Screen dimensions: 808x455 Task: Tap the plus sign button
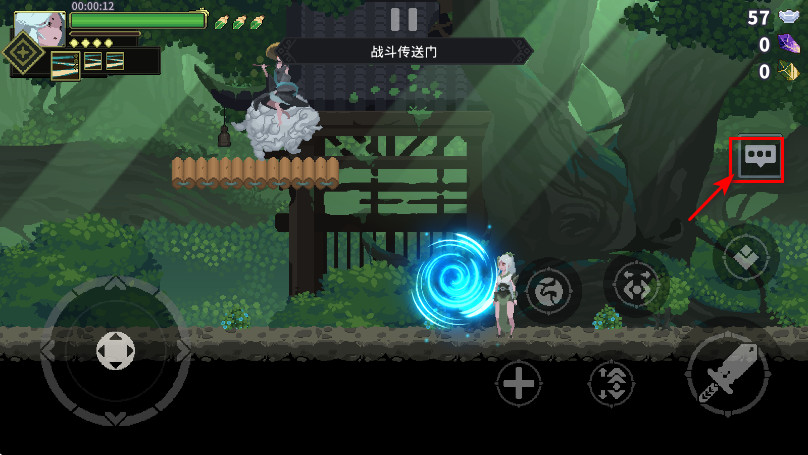tap(519, 383)
